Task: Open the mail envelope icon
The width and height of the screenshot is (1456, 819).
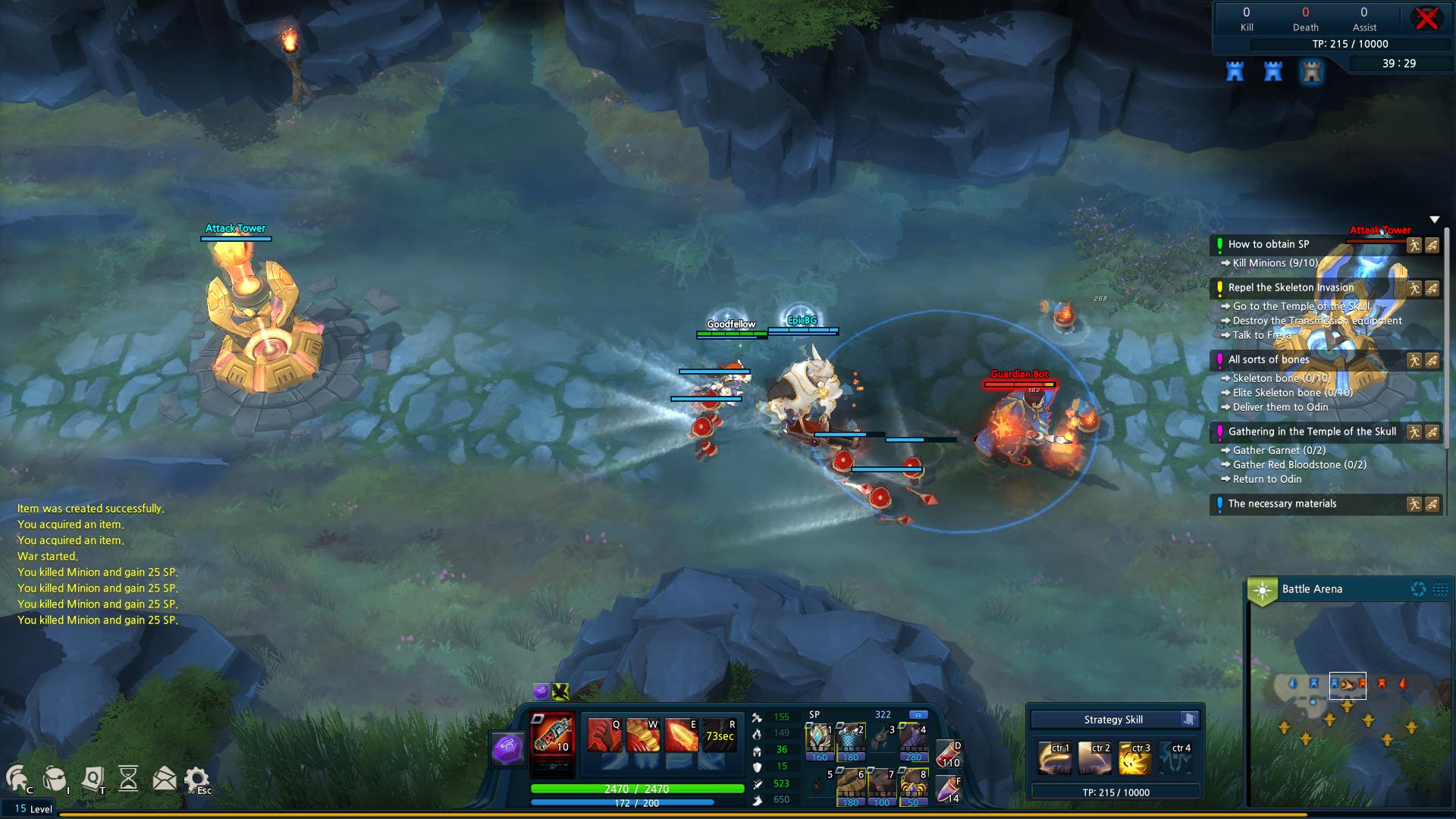Action: click(x=164, y=779)
